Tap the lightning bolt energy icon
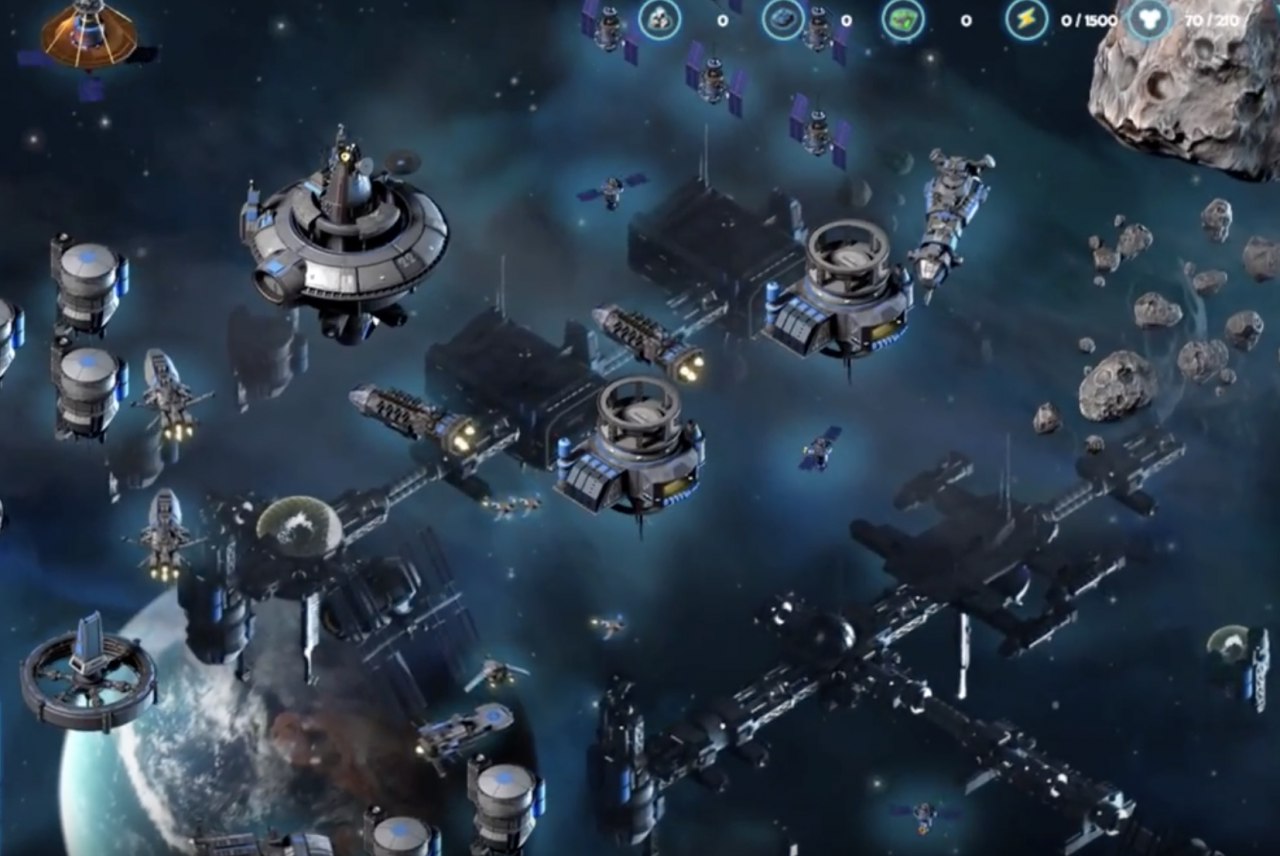Screen dimensions: 1280x856 [x=1027, y=19]
